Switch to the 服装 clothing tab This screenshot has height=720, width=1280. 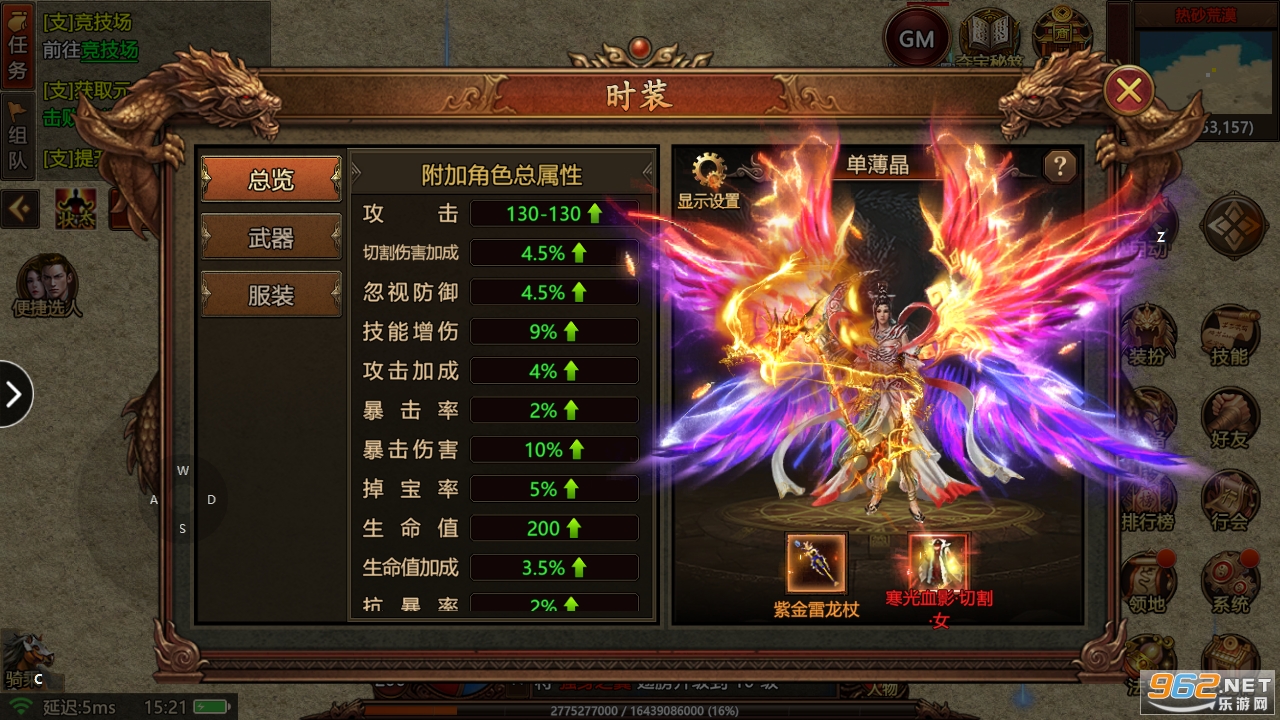[x=270, y=295]
